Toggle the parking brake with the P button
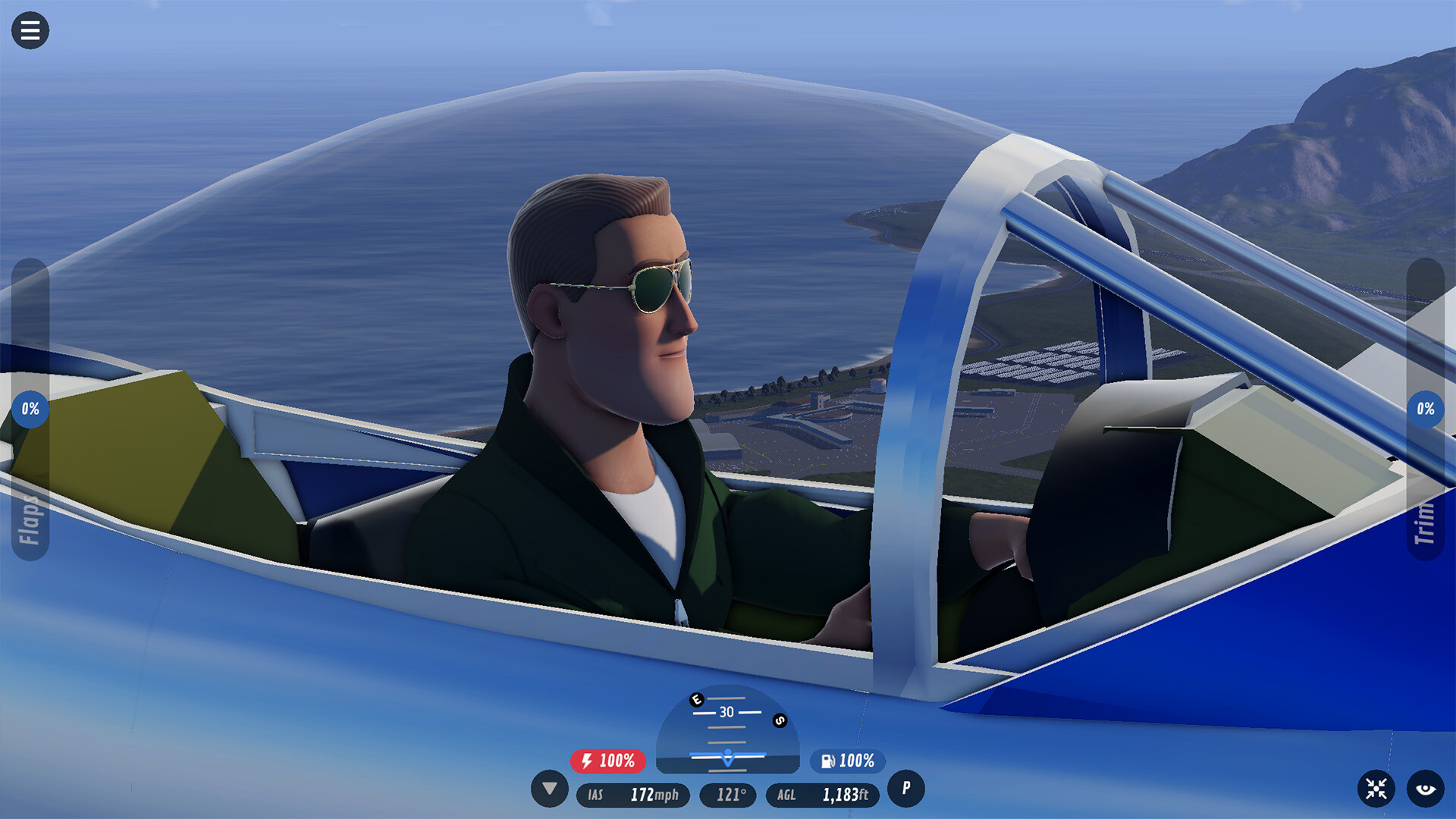Image resolution: width=1456 pixels, height=819 pixels. (905, 789)
